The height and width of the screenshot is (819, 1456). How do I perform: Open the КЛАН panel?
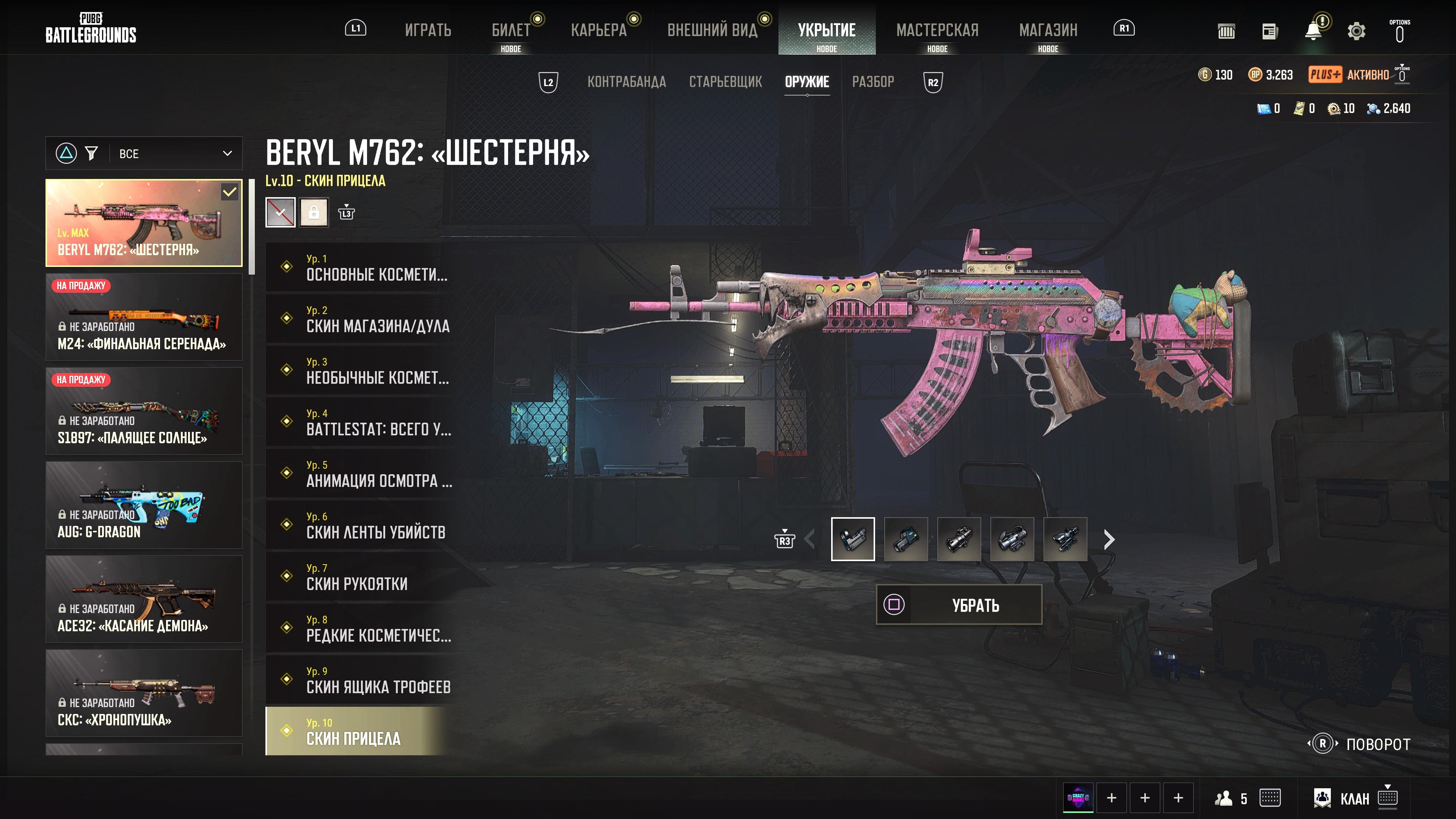click(1354, 798)
